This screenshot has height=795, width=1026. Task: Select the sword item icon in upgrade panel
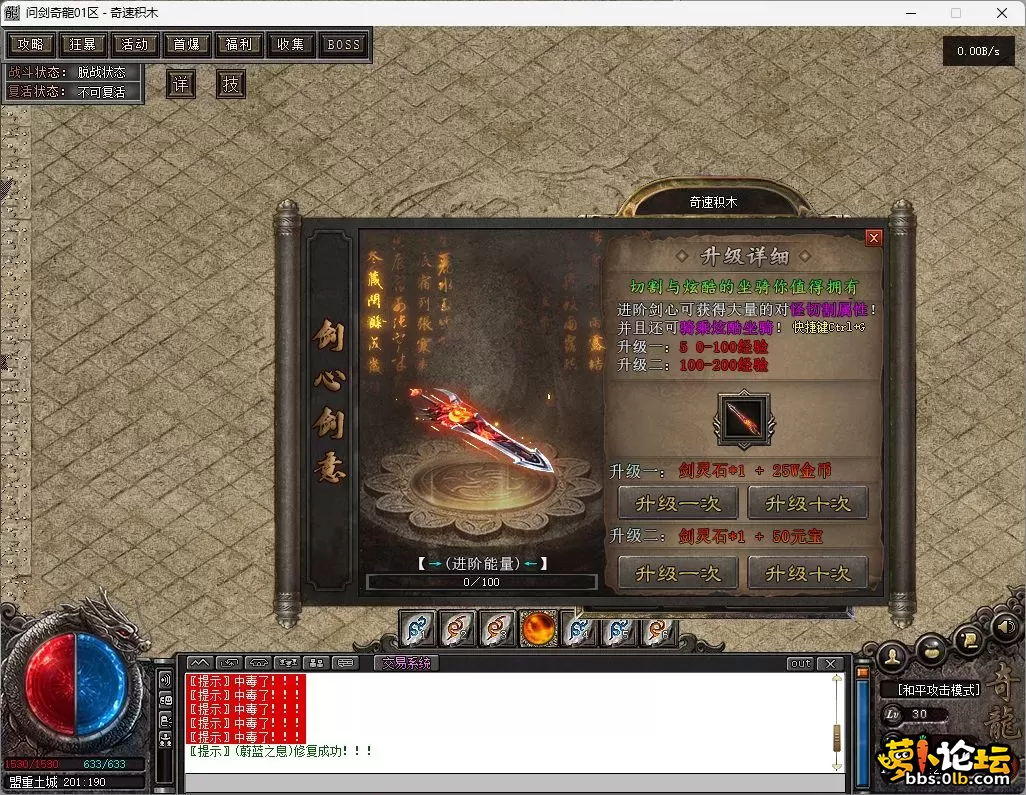pos(743,419)
